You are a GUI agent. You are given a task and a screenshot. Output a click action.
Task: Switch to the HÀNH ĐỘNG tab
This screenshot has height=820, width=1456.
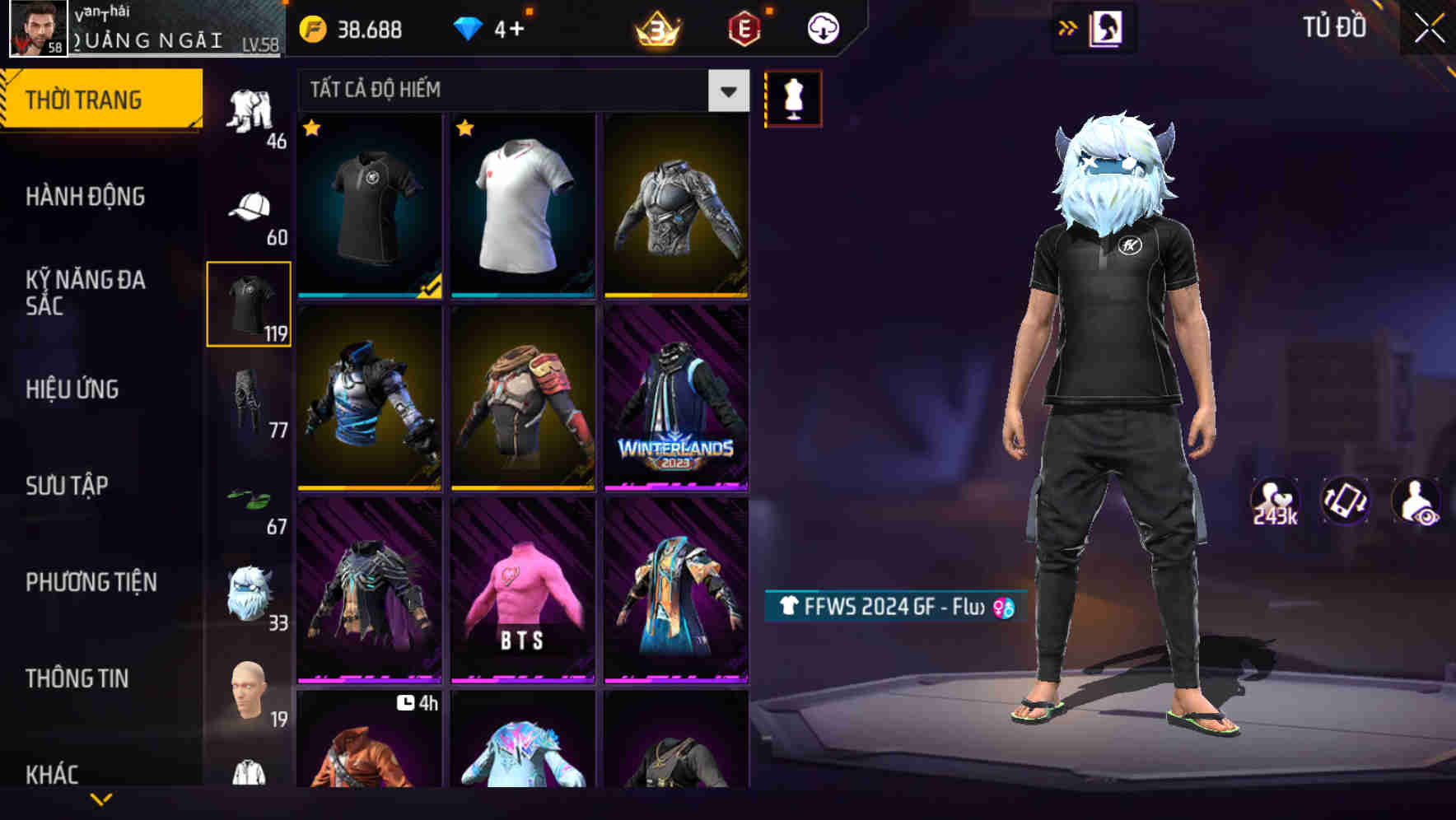tap(86, 198)
